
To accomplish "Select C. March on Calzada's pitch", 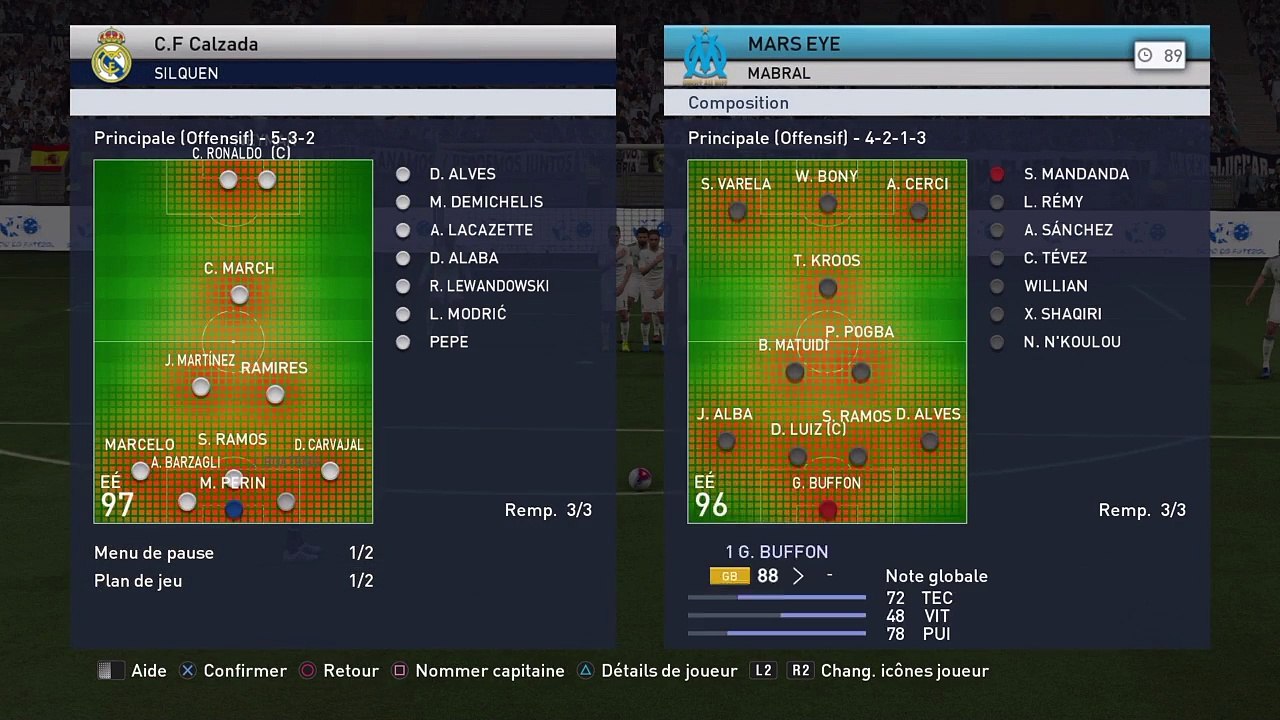I will tap(239, 295).
